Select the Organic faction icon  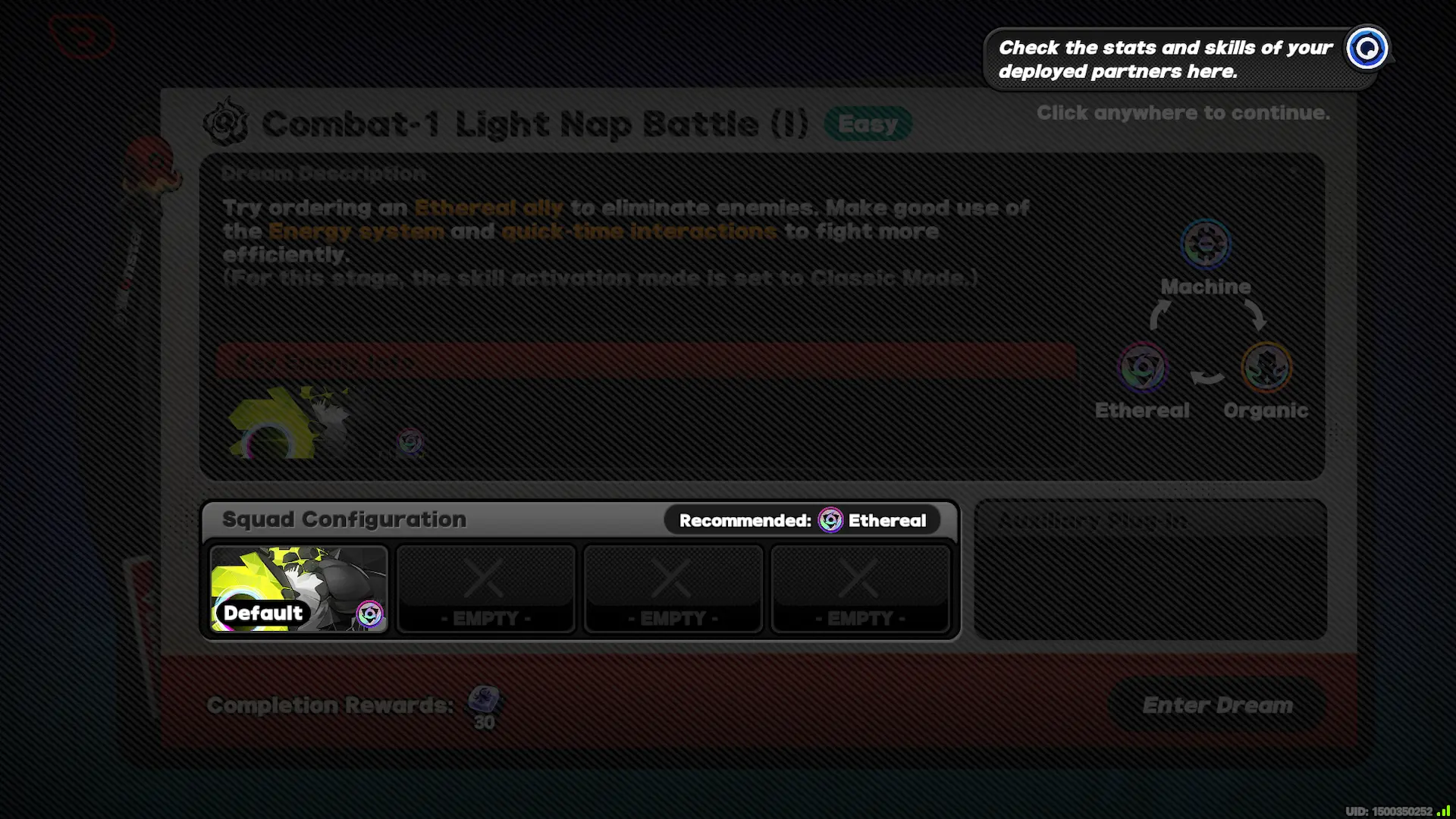[x=1265, y=368]
